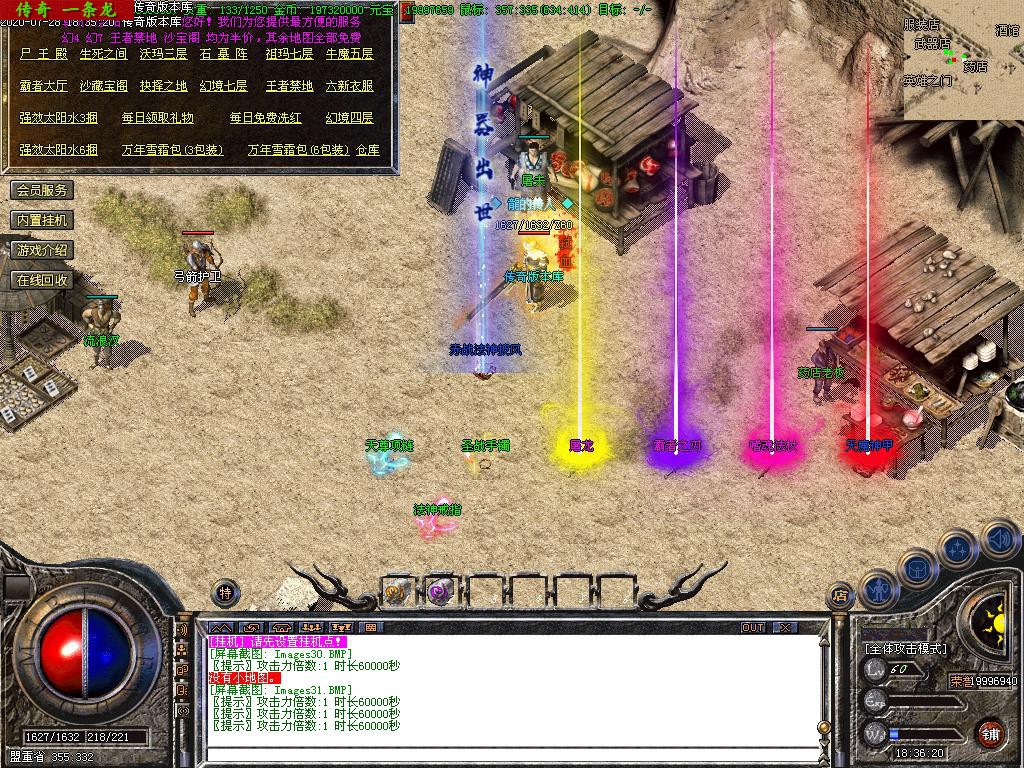
Task: Open the 会员服务 member services button
Action: click(x=42, y=190)
